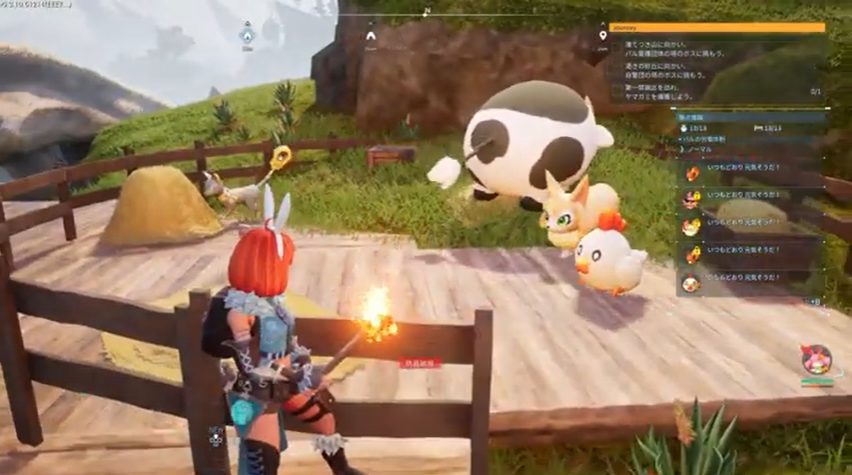
Task: Choose the bottom pal row in the base list
Action: [750, 283]
